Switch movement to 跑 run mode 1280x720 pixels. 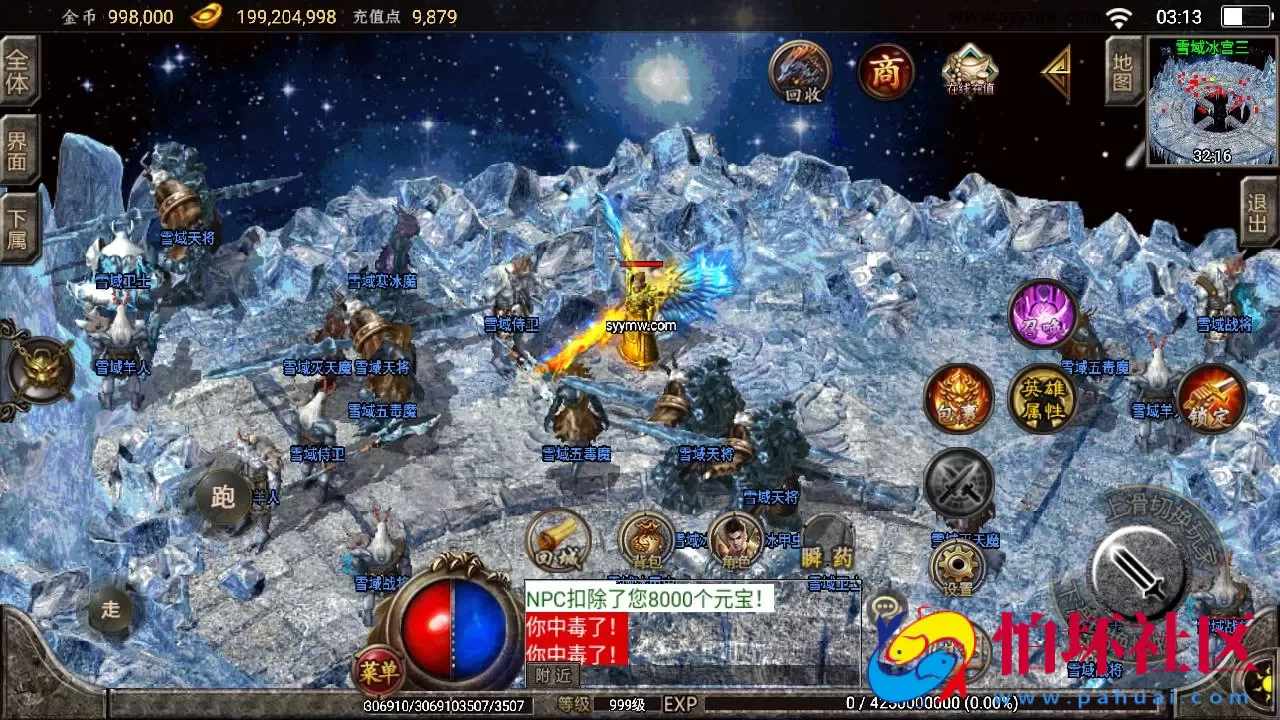(x=223, y=497)
